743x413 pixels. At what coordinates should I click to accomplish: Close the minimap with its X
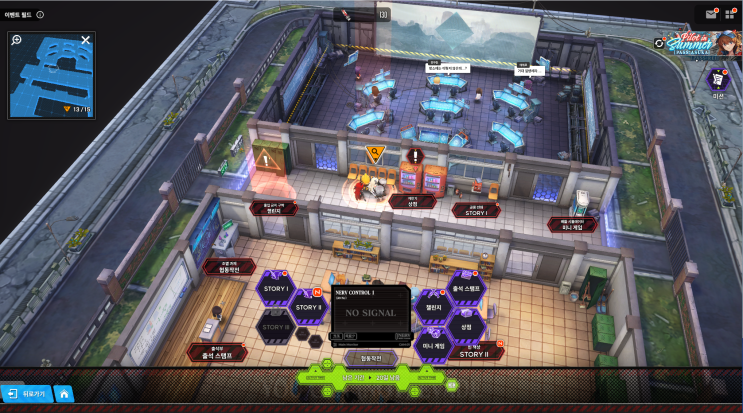tap(86, 40)
